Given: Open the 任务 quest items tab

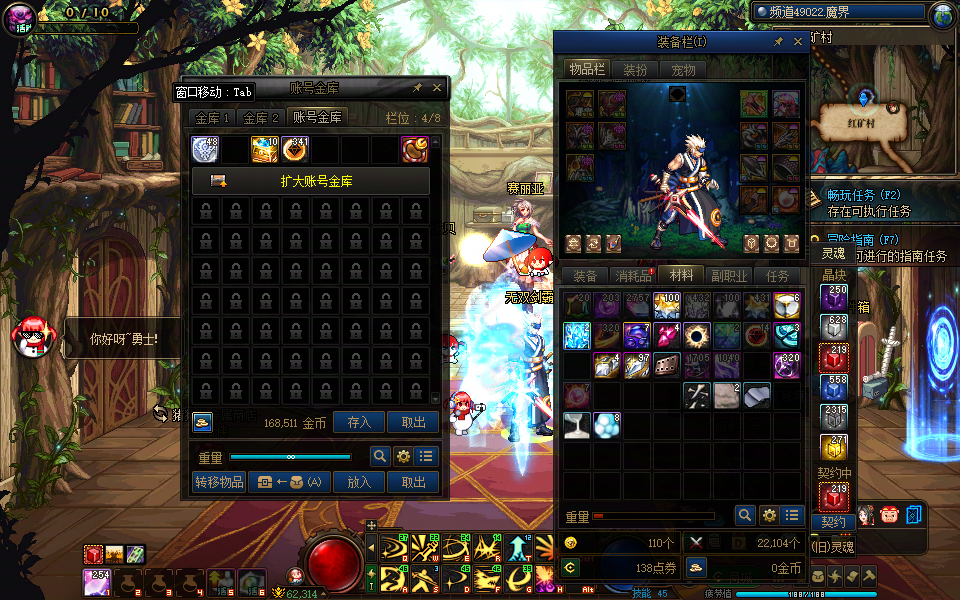Looking at the screenshot, I should pyautogui.click(x=777, y=276).
